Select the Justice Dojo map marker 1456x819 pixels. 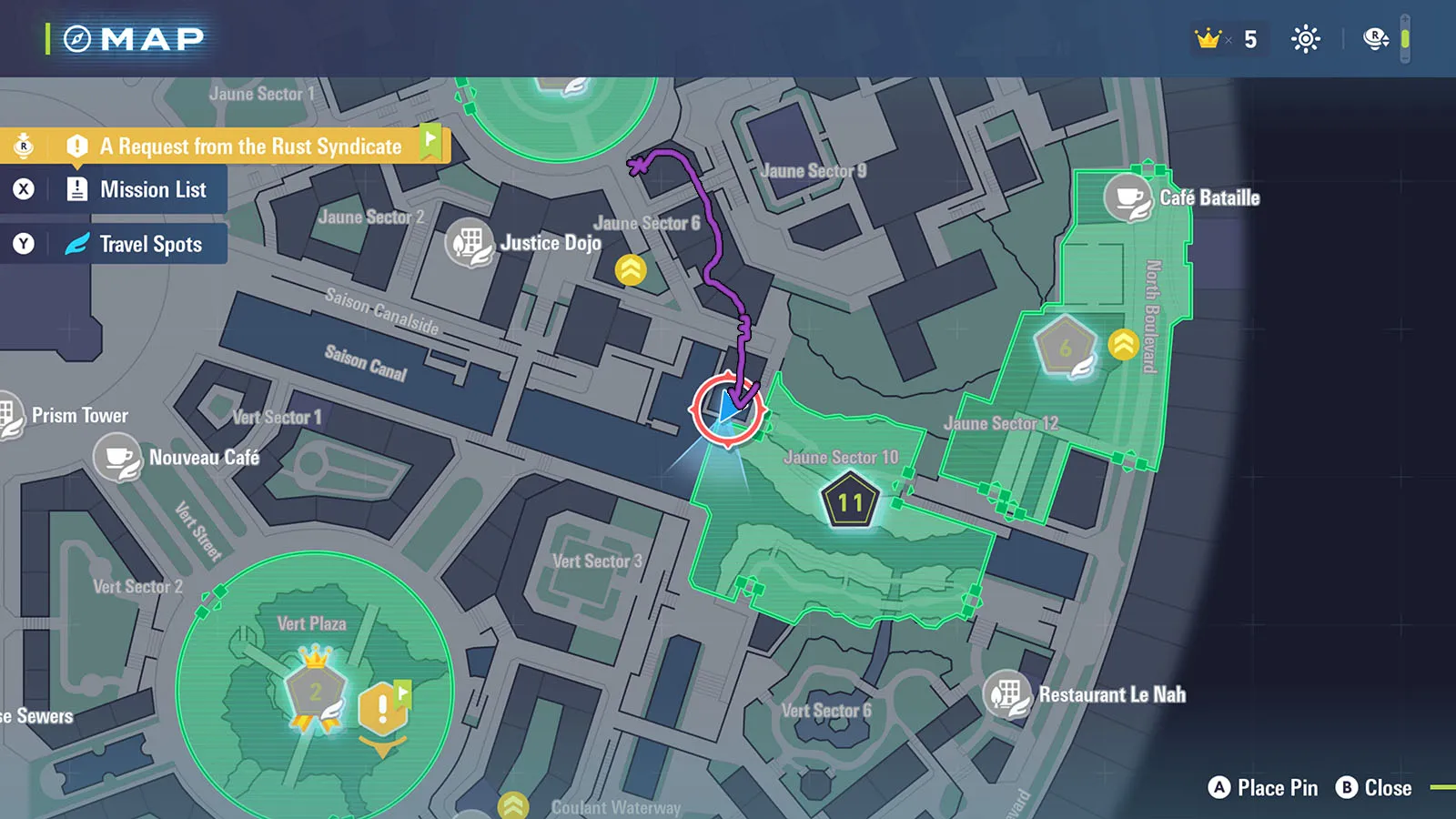click(x=470, y=243)
